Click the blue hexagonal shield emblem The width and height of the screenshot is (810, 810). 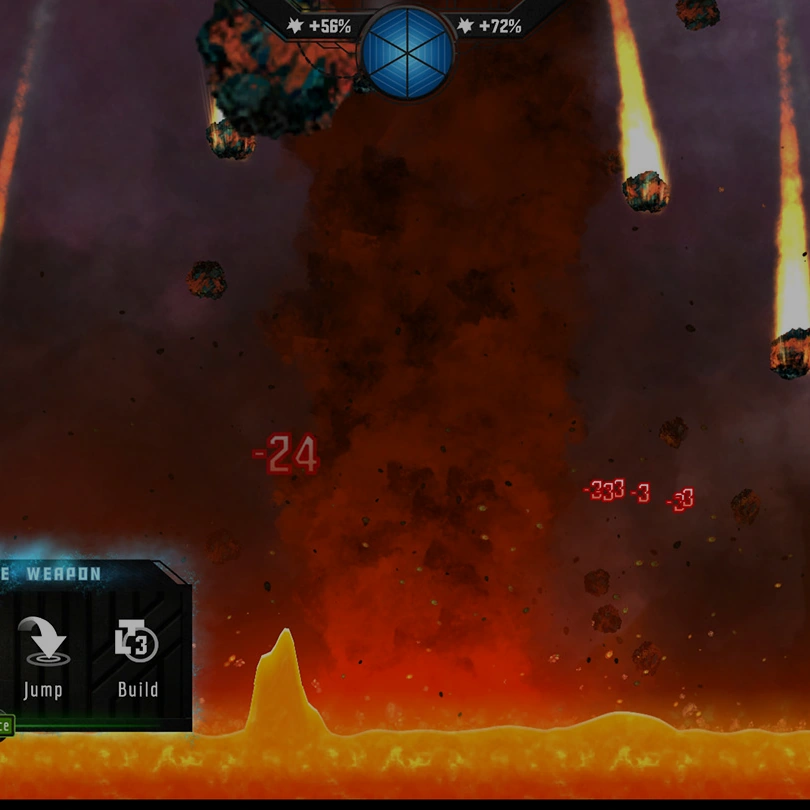405,52
